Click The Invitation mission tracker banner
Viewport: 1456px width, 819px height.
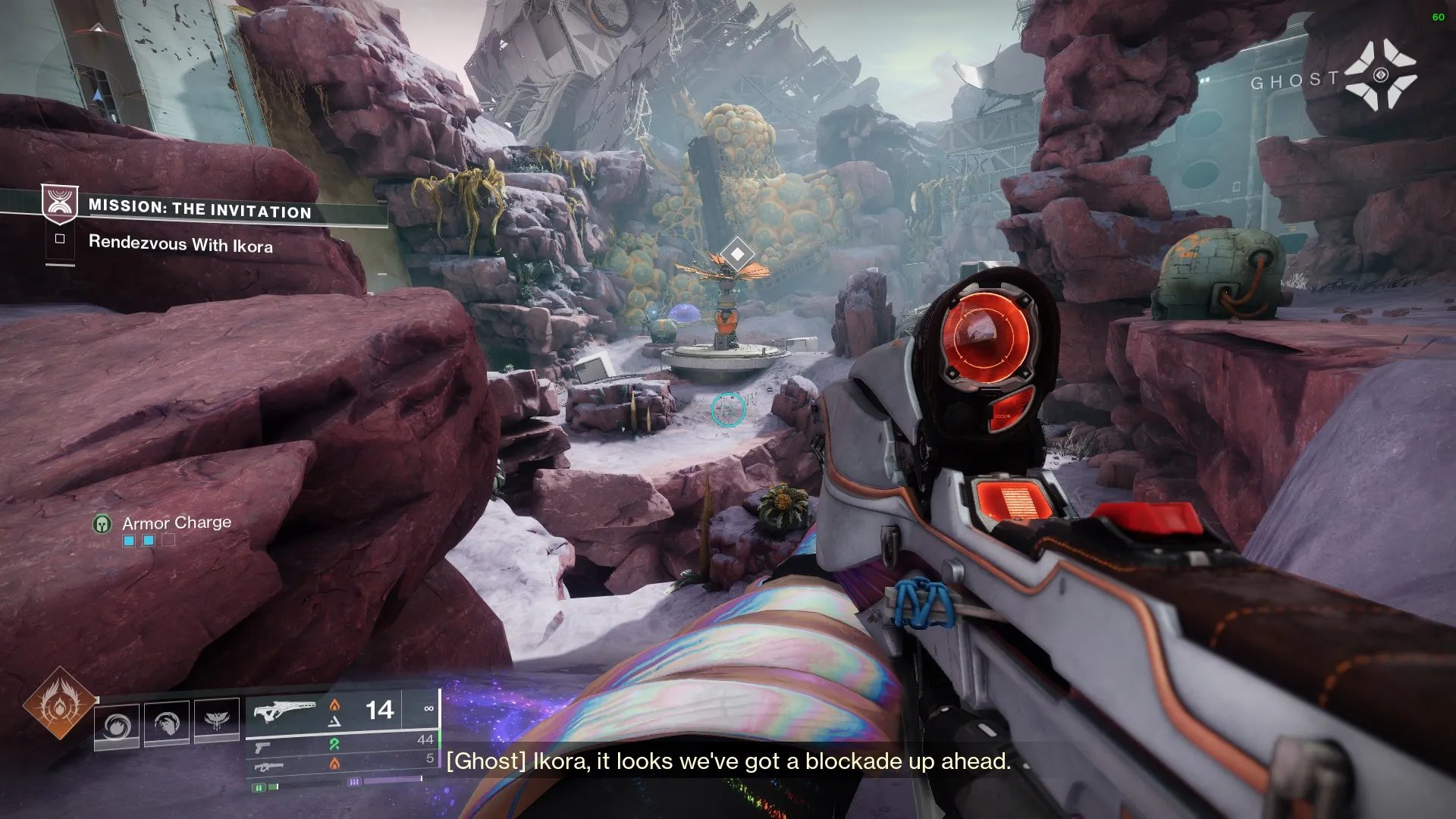click(x=199, y=209)
